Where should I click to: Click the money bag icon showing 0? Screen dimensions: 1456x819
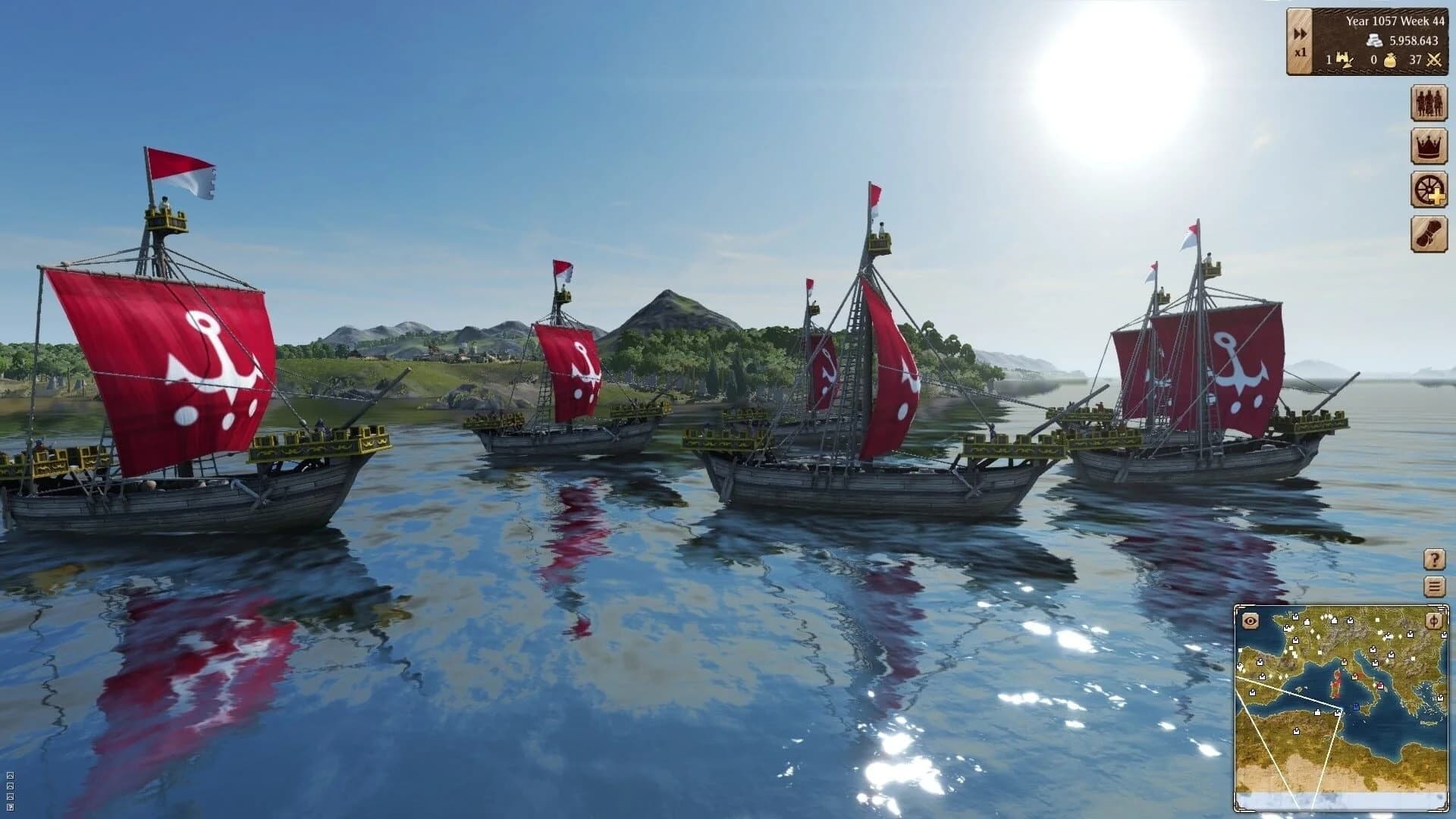pos(1390,61)
